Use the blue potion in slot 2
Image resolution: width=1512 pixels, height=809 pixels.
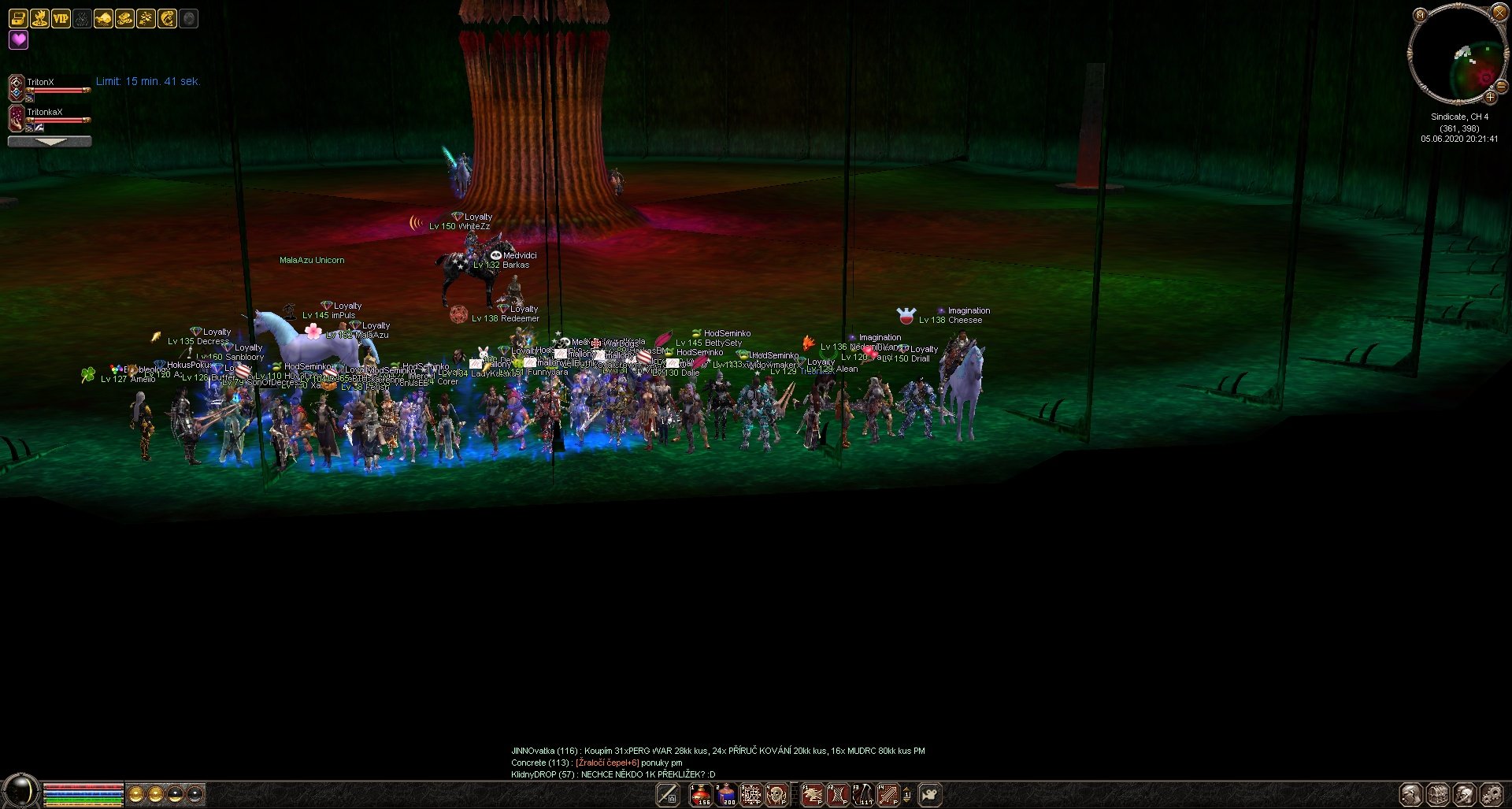725,795
